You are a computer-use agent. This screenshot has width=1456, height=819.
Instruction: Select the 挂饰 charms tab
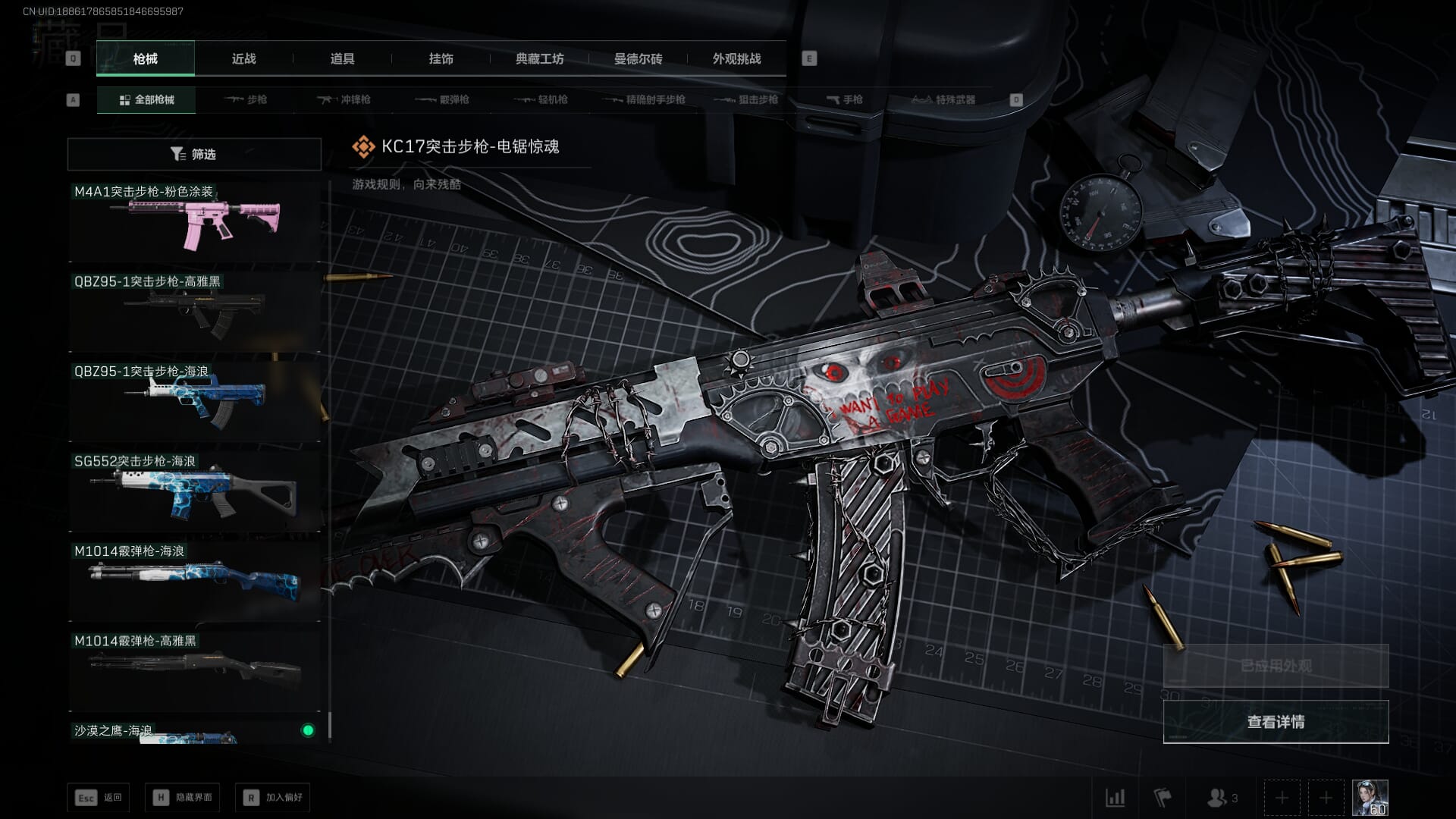pyautogui.click(x=441, y=59)
